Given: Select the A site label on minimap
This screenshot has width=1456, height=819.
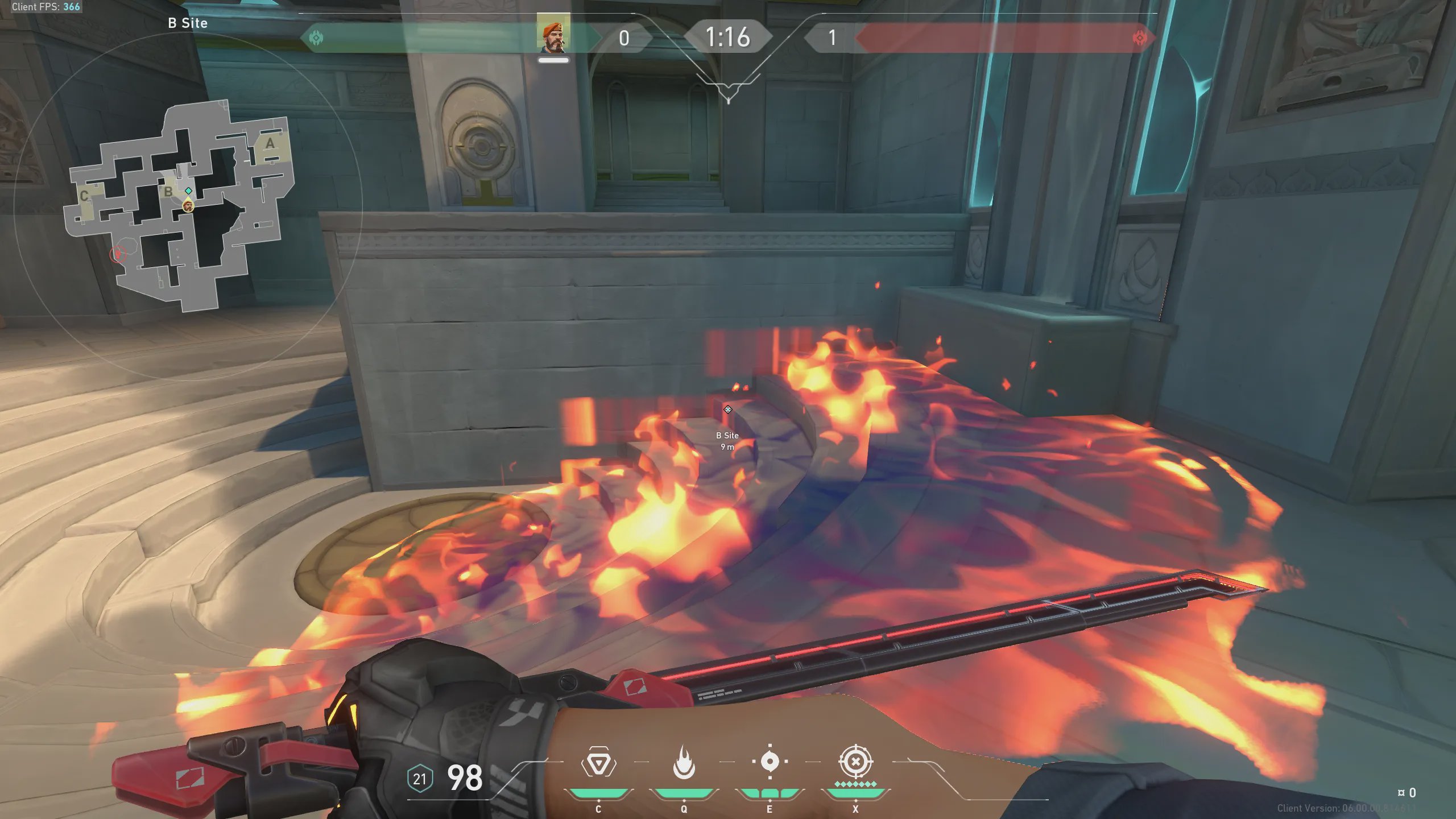Looking at the screenshot, I should 270,143.
